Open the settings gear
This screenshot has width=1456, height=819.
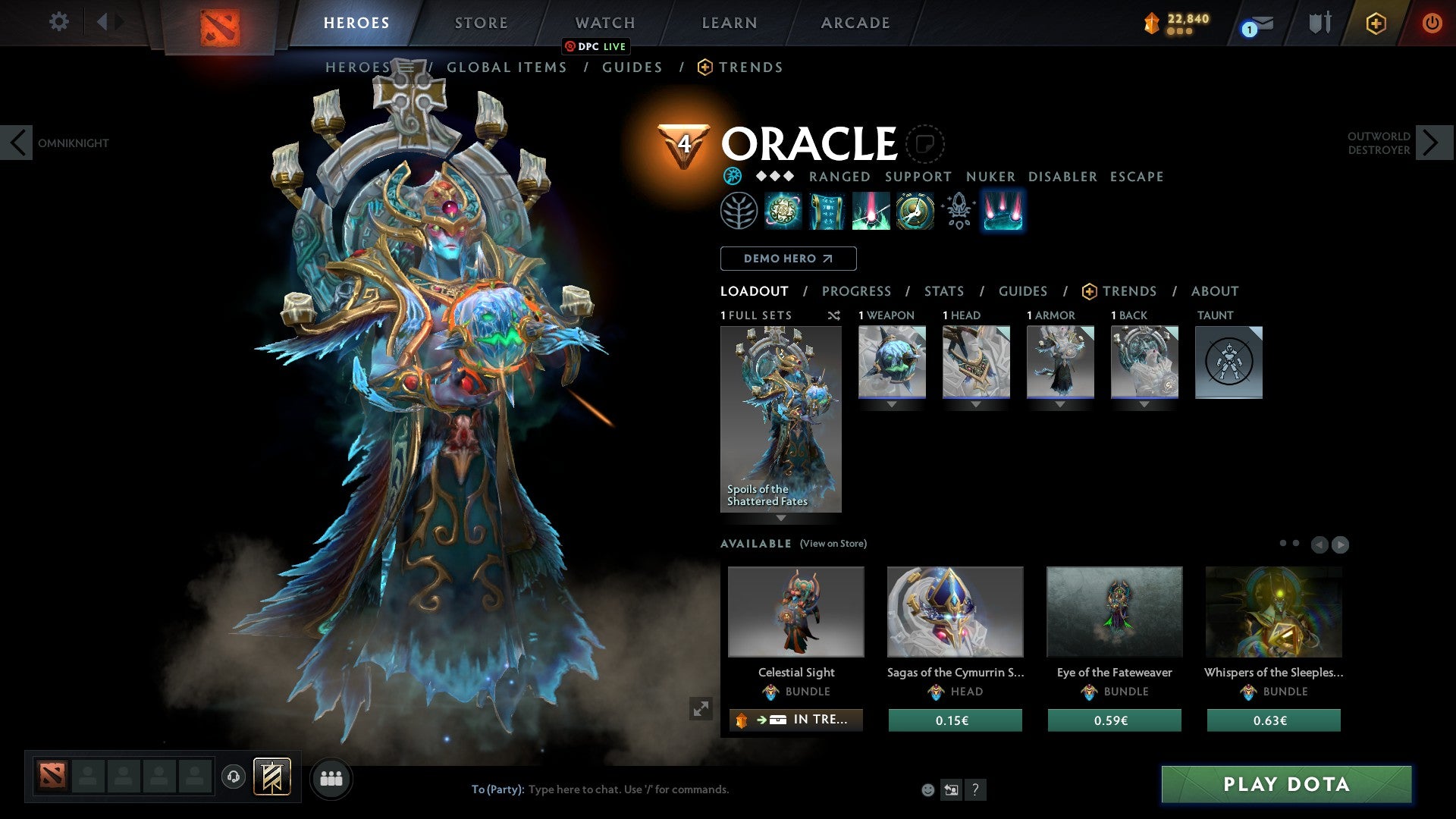click(x=59, y=22)
